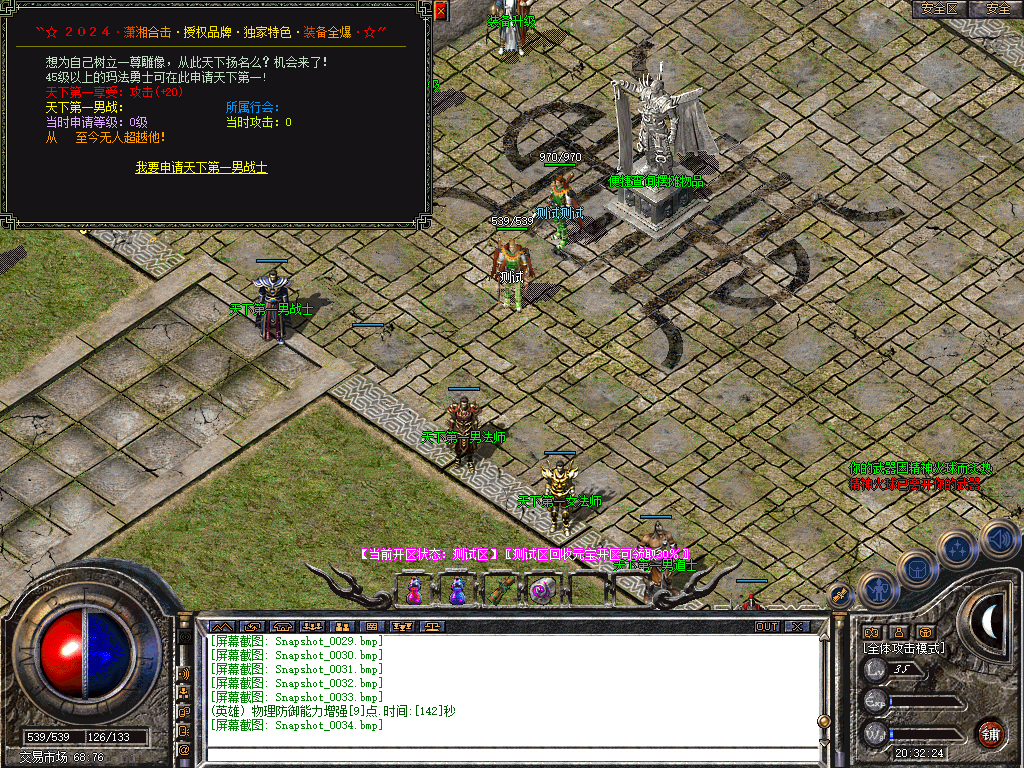This screenshot has width=1024, height=768.
Task: Click the 我要申请天下第一男战士 dialogue link
Action: (201, 168)
